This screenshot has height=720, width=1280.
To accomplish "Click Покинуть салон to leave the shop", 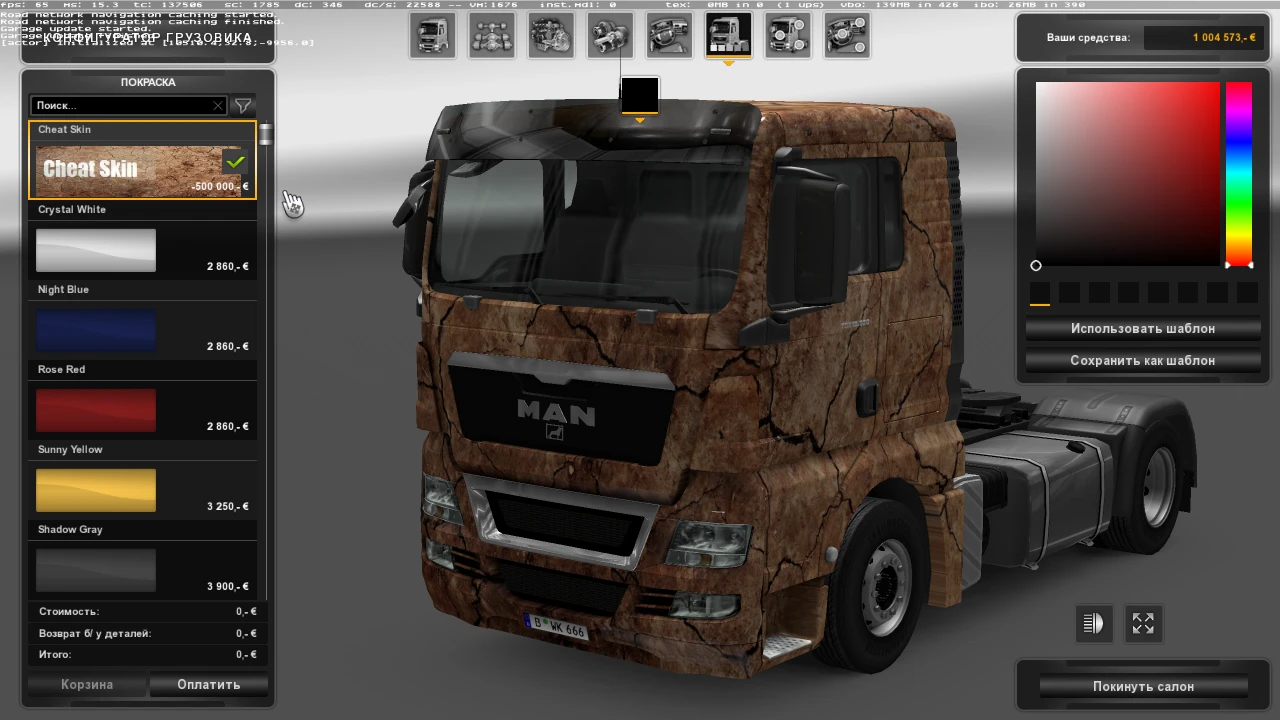I will (x=1143, y=686).
